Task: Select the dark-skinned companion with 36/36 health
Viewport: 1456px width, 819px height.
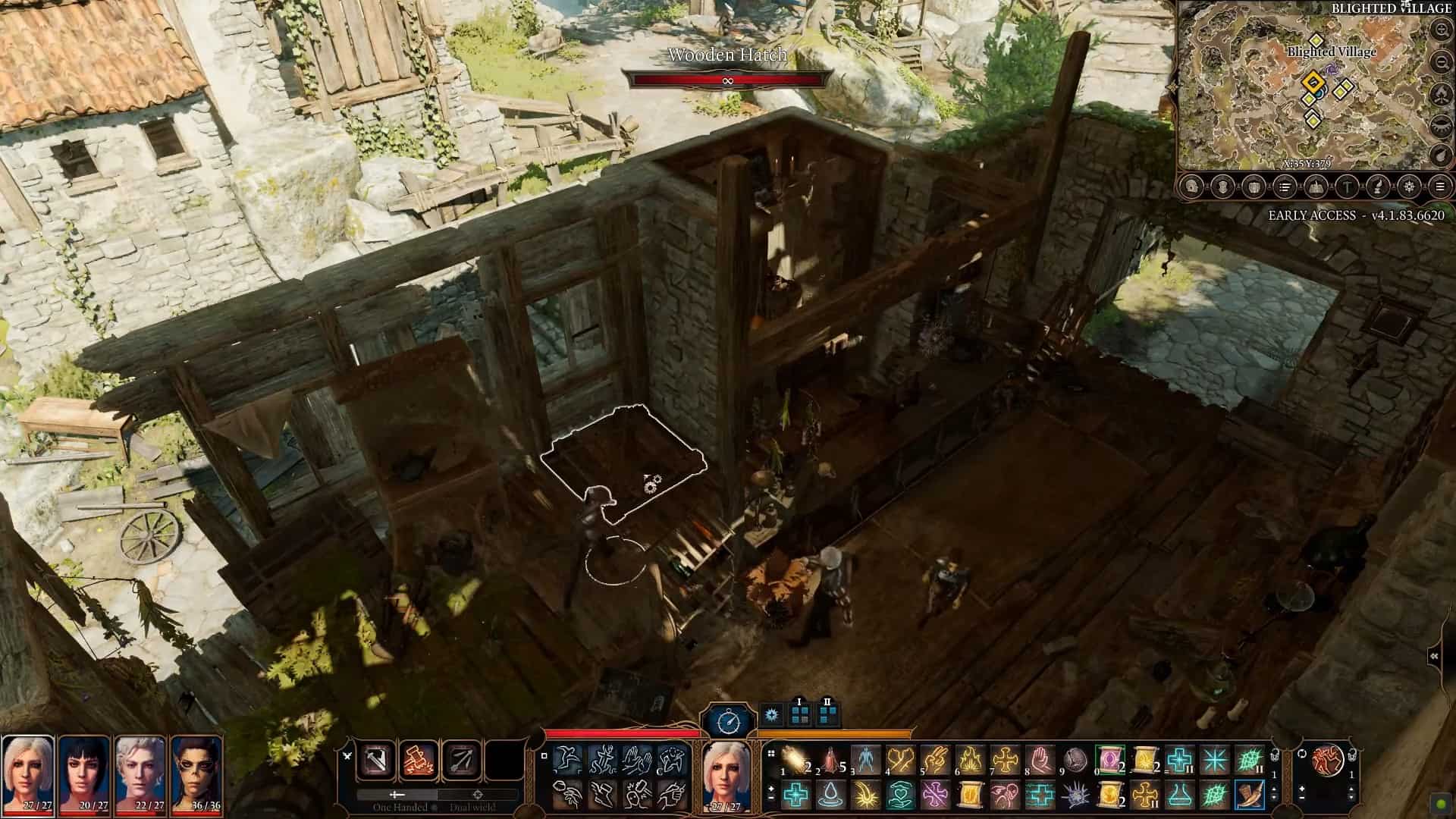Action: 196,771
